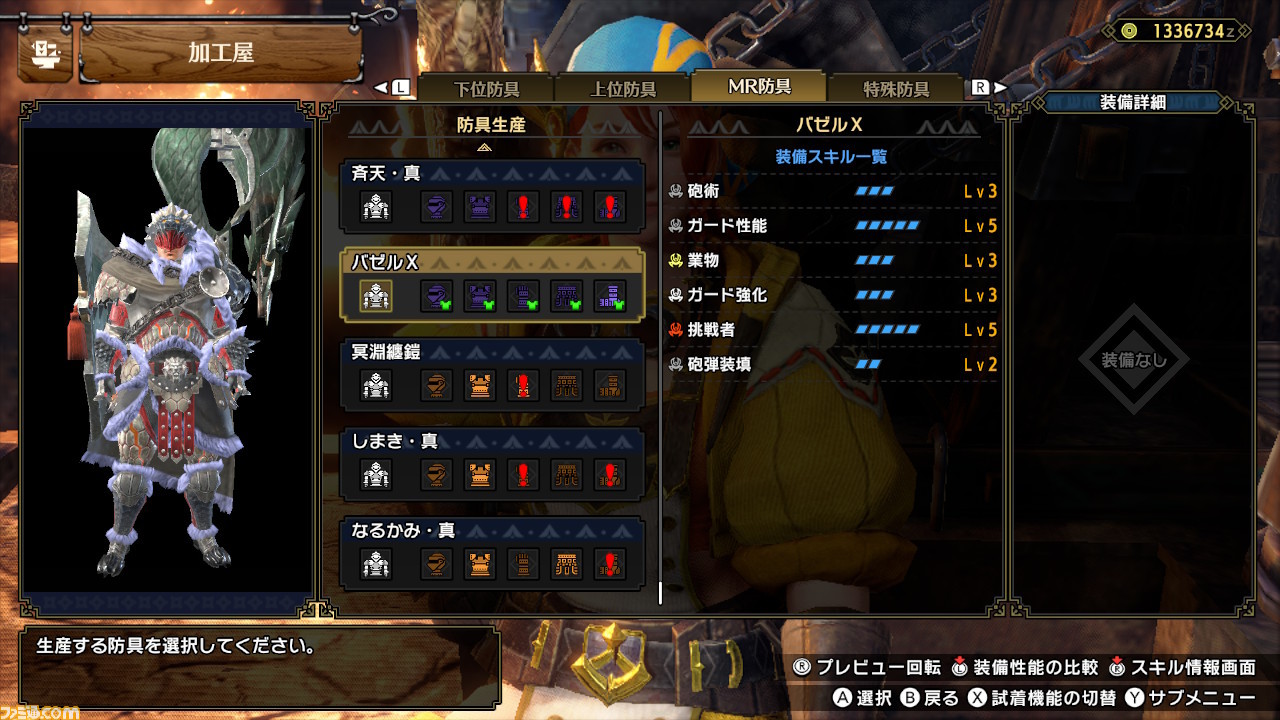Show the 特殊防具 tab
The width and height of the screenshot is (1280, 720).
pyautogui.click(x=896, y=88)
